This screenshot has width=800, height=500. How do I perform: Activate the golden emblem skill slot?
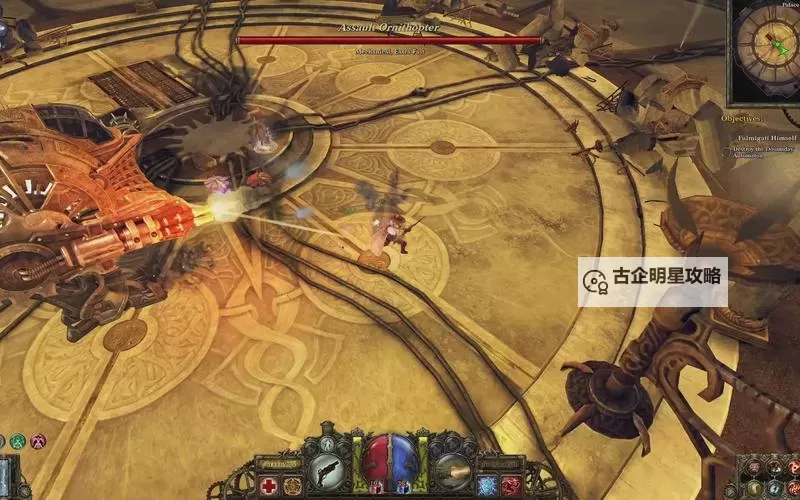293,486
